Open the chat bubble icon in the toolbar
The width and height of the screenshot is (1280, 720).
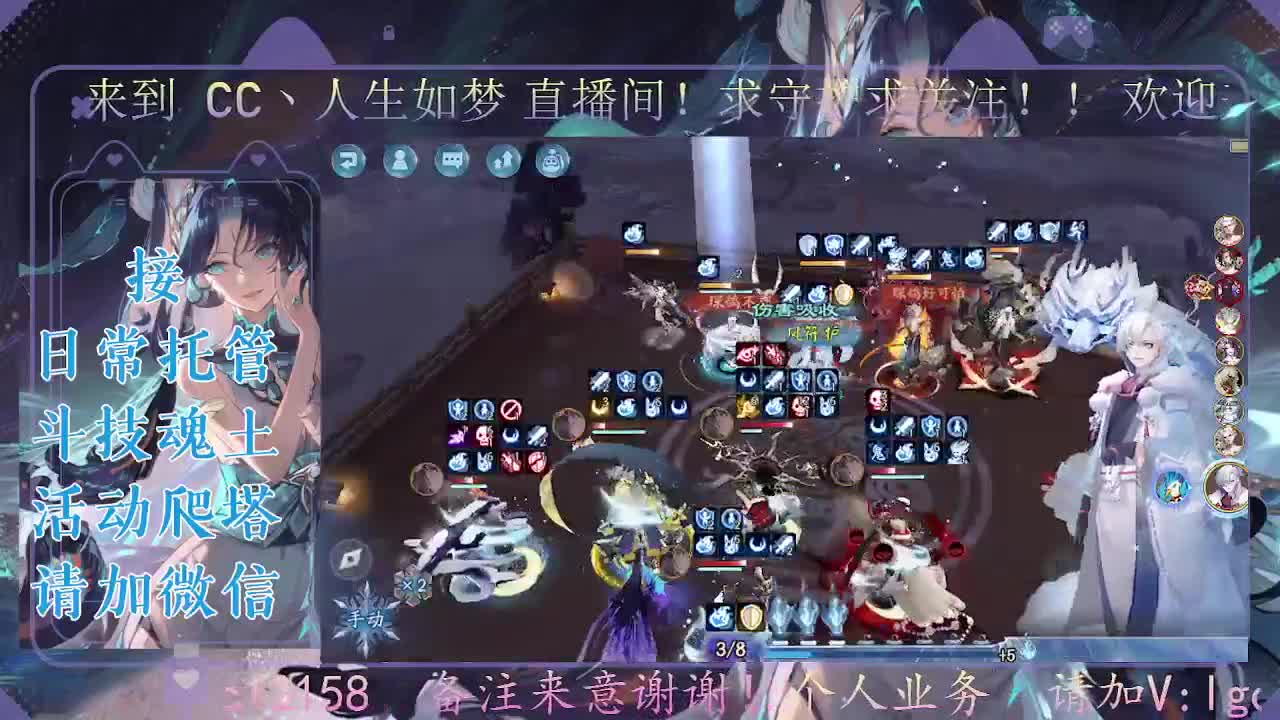[x=449, y=162]
